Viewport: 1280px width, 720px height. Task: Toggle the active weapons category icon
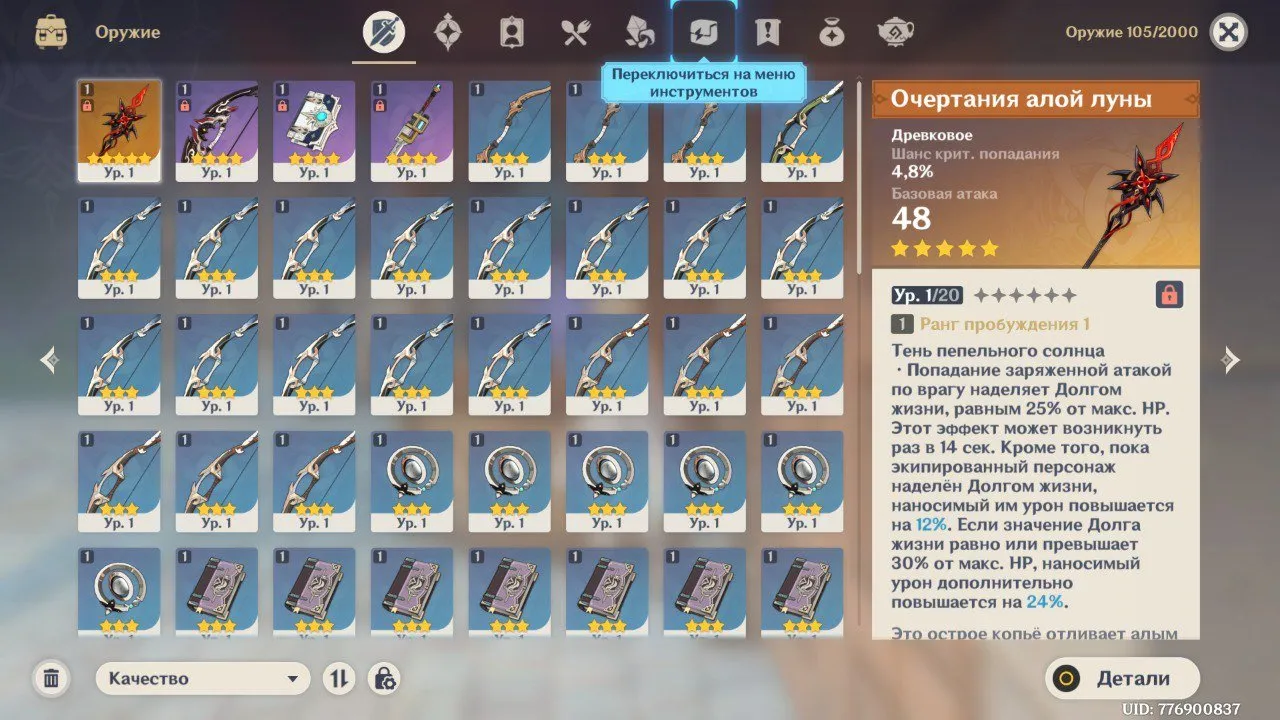pos(384,30)
